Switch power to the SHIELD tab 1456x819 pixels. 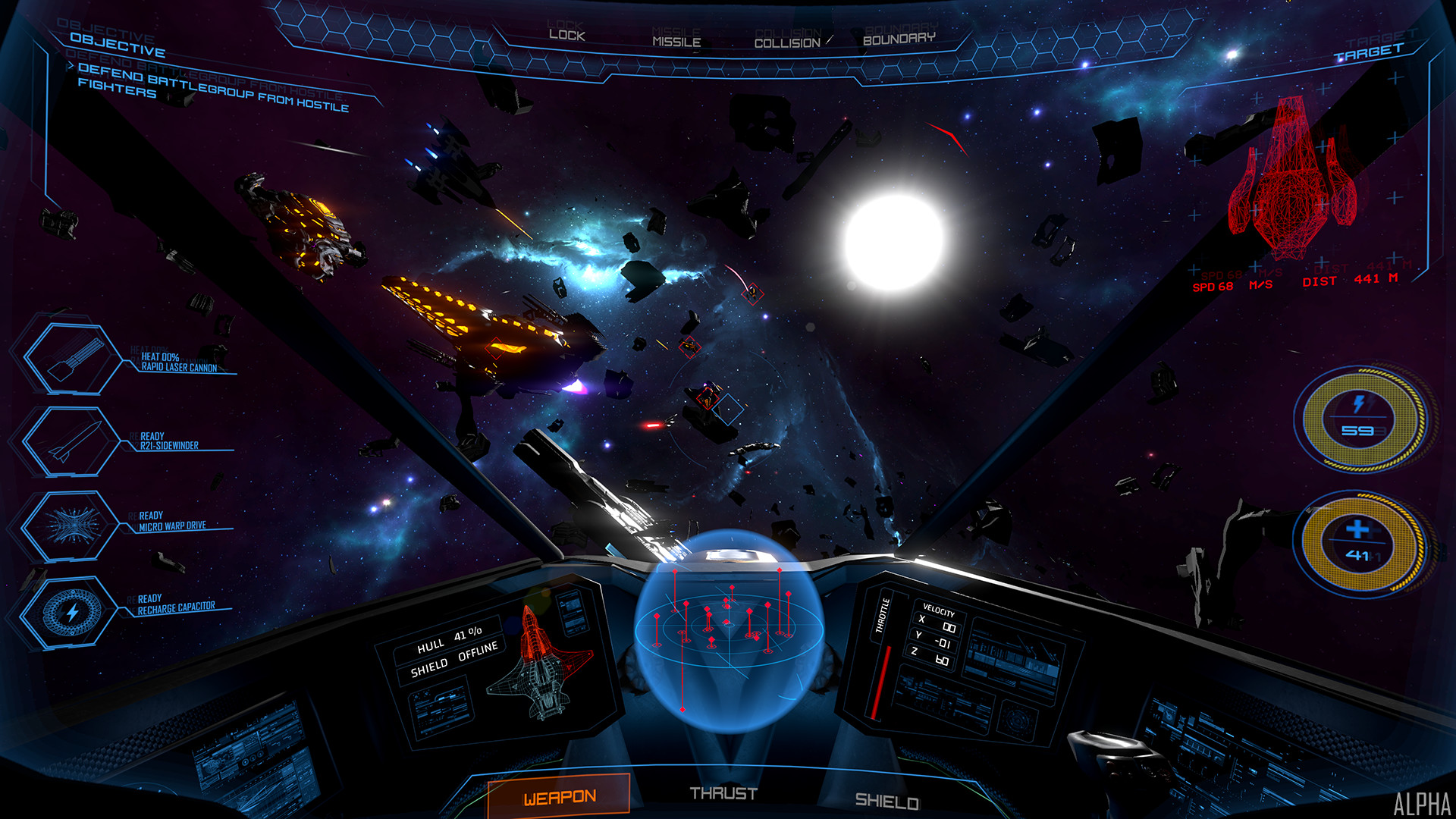[x=886, y=801]
